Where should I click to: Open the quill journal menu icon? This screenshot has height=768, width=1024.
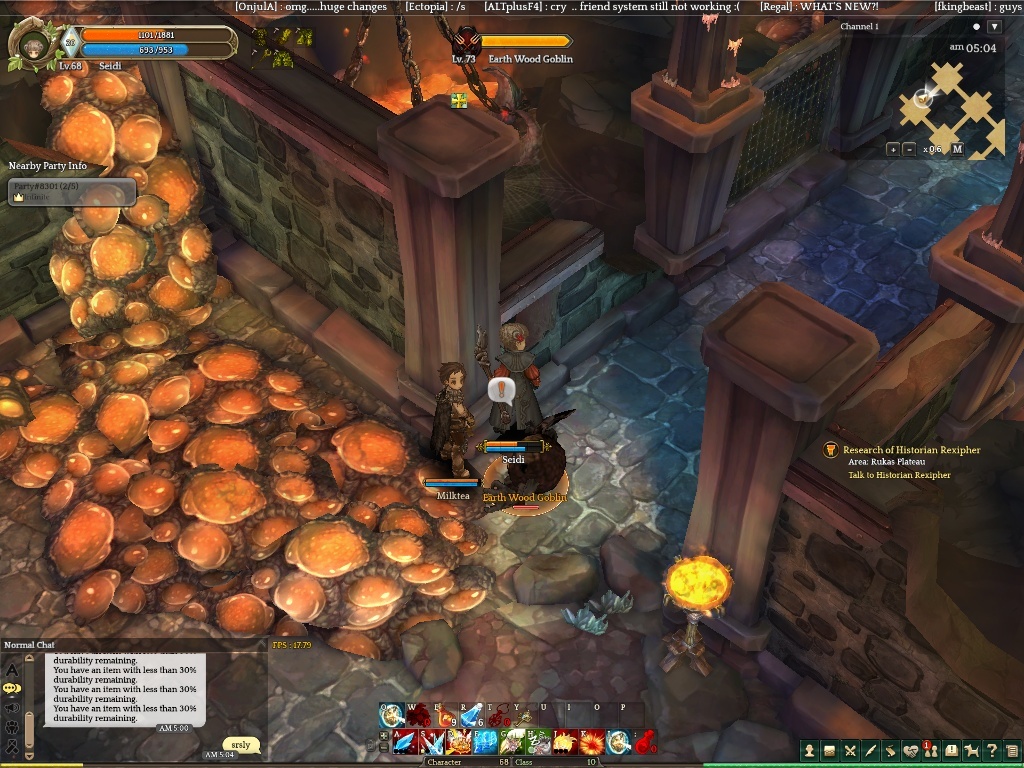870,750
